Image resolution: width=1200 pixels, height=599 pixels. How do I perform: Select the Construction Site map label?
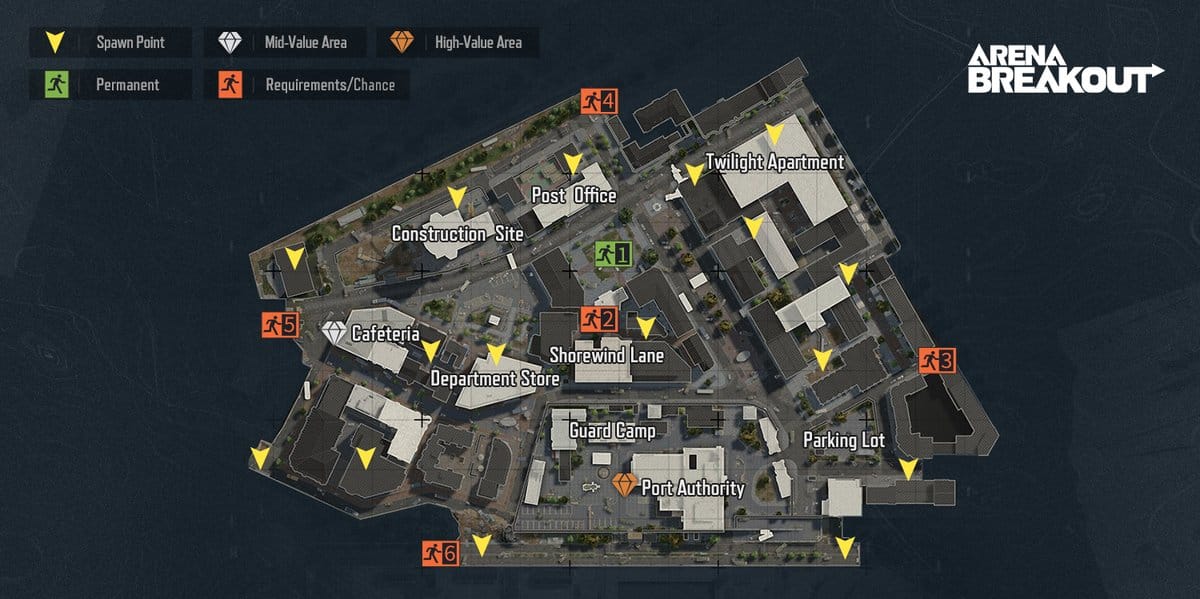(457, 234)
